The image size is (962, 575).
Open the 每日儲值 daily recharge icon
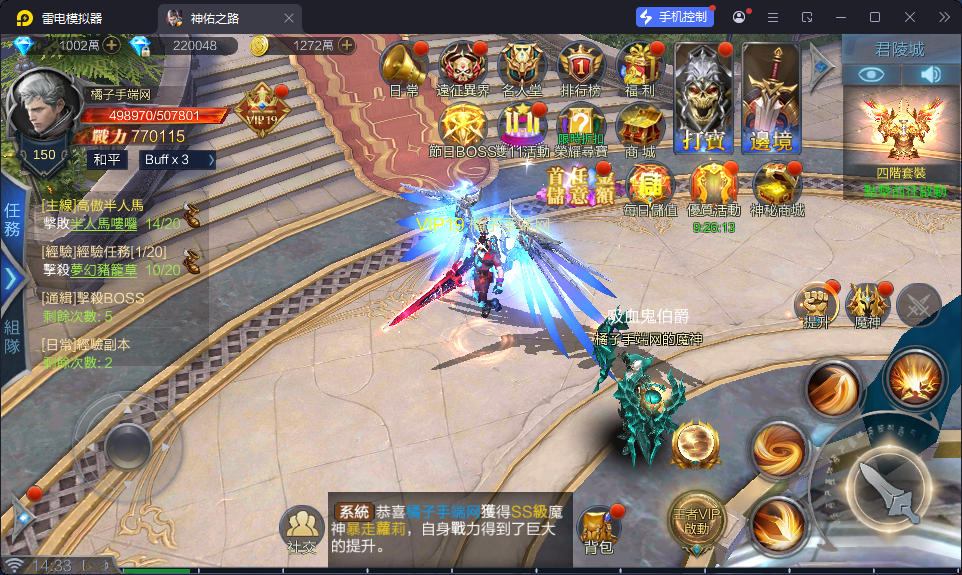[651, 186]
